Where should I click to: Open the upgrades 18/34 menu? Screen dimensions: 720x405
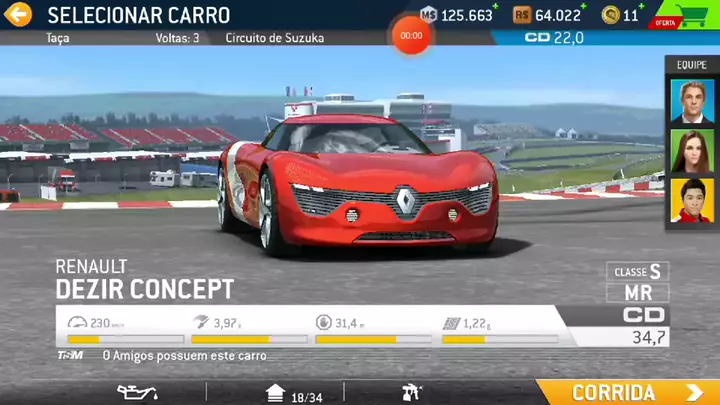(293, 393)
